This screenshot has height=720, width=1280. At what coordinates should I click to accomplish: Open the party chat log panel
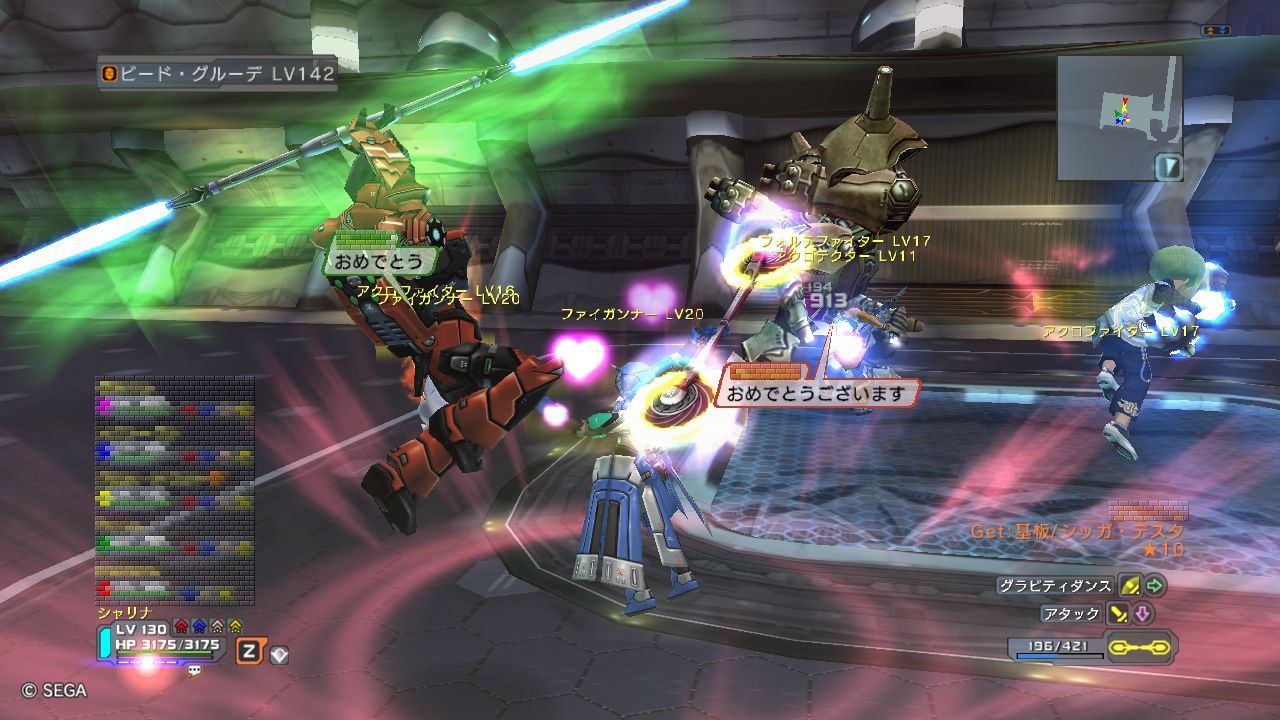(174, 490)
